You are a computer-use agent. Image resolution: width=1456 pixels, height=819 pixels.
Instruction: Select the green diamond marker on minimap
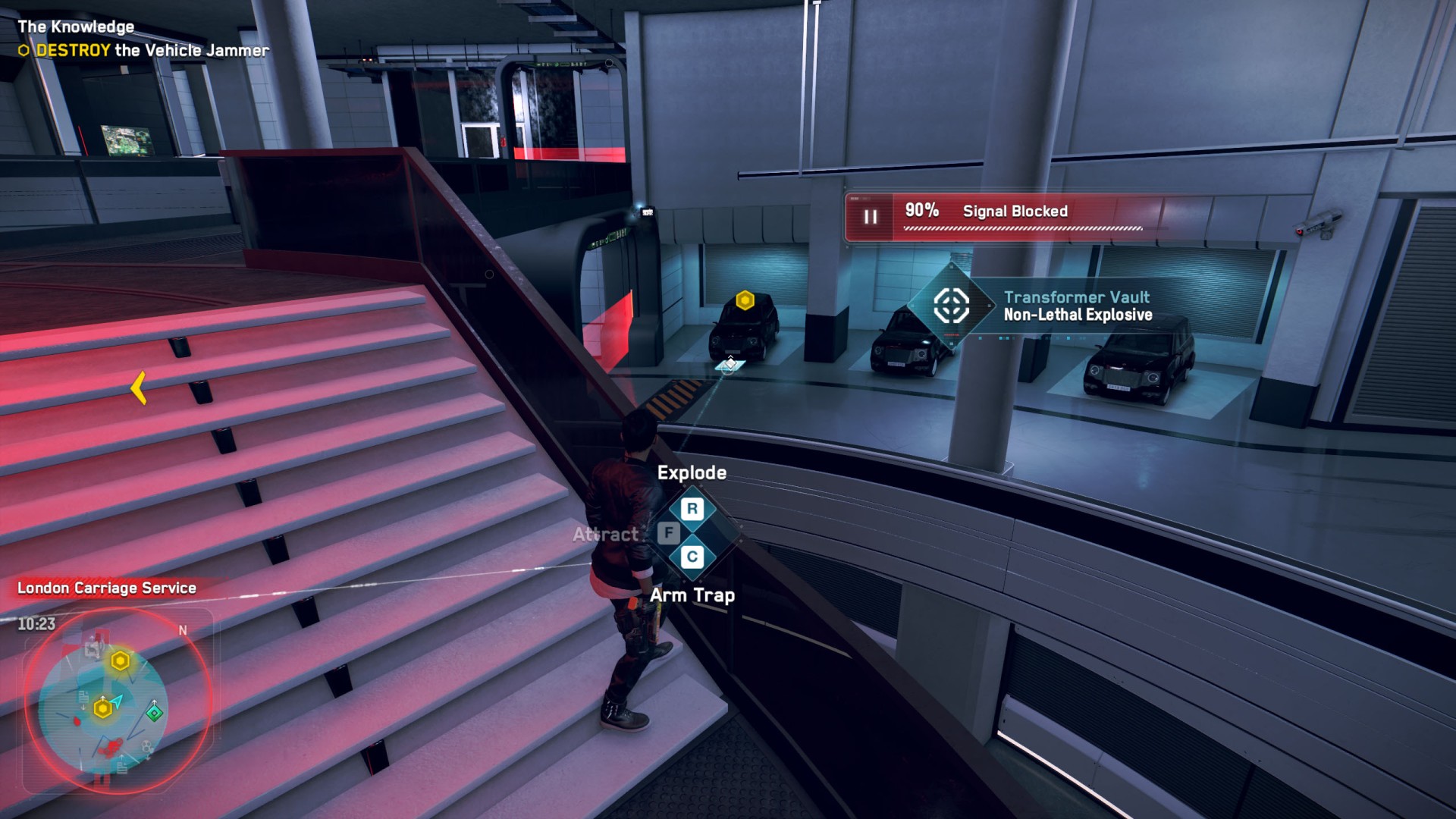(x=155, y=713)
